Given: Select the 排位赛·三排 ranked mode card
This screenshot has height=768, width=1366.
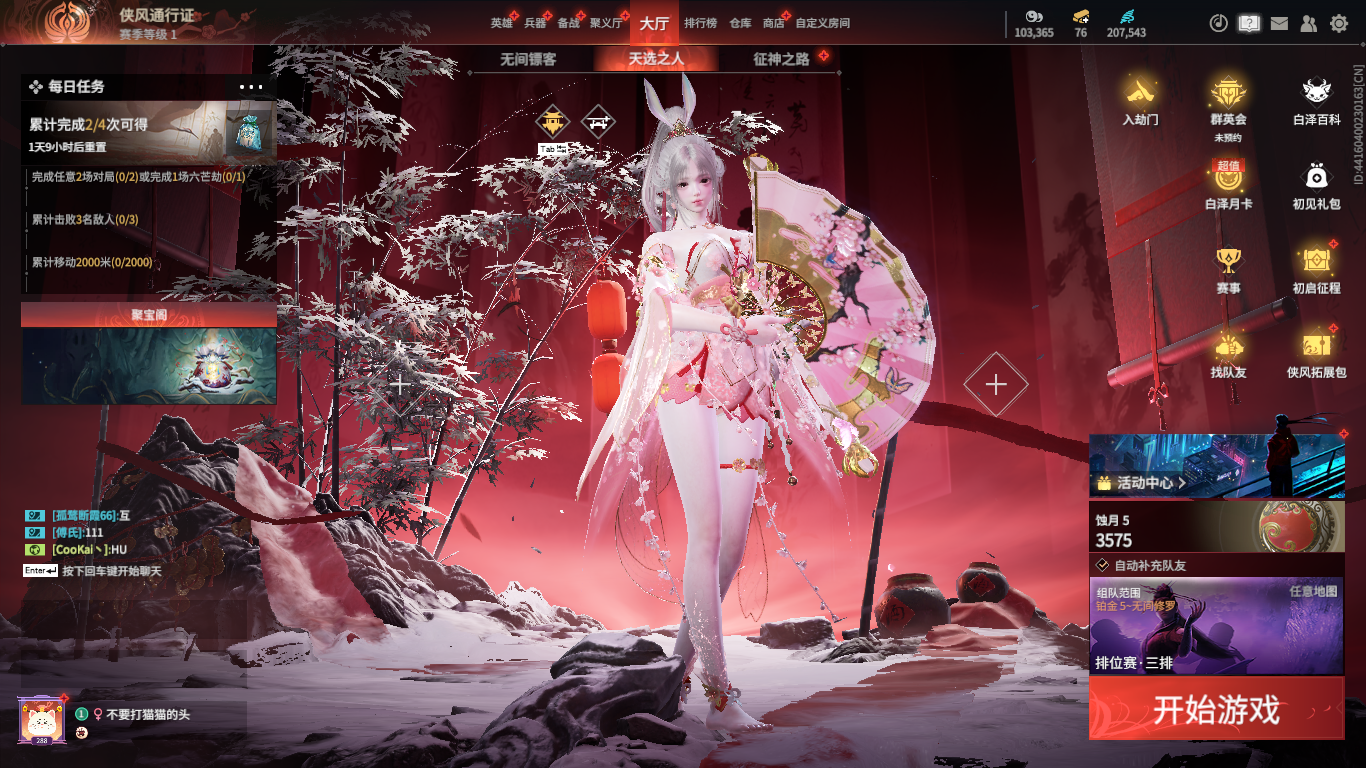Looking at the screenshot, I should (x=1216, y=626).
